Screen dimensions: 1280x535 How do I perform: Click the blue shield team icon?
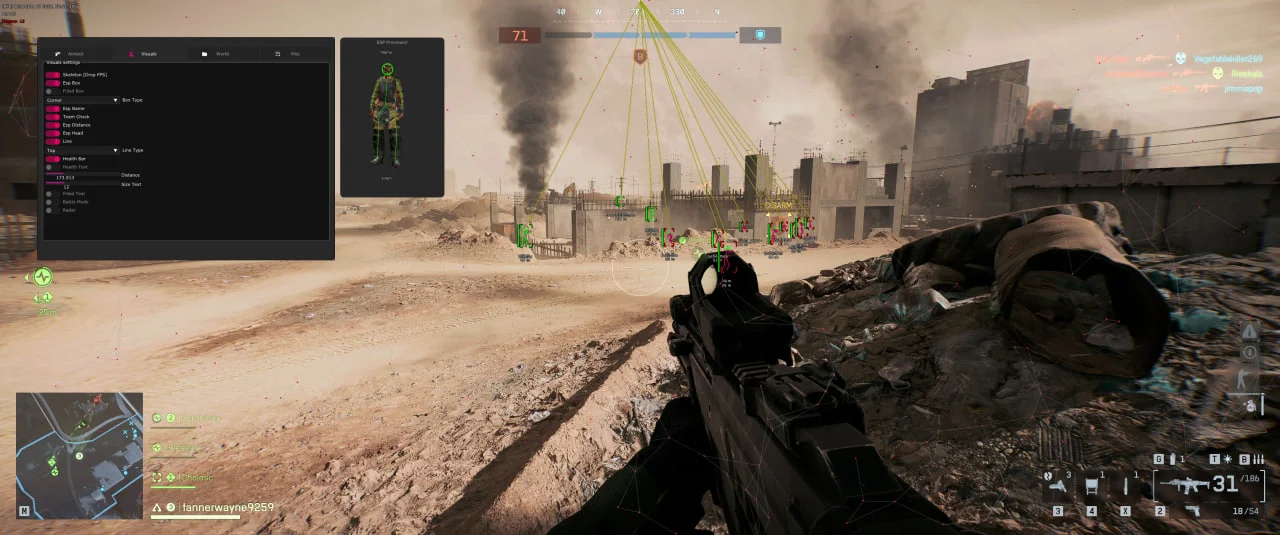coord(760,35)
